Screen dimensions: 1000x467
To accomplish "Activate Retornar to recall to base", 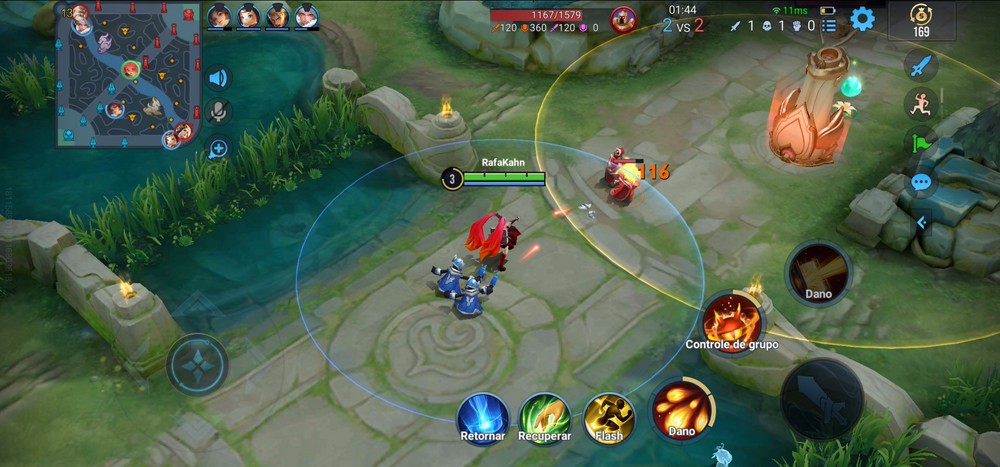I will (x=483, y=416).
